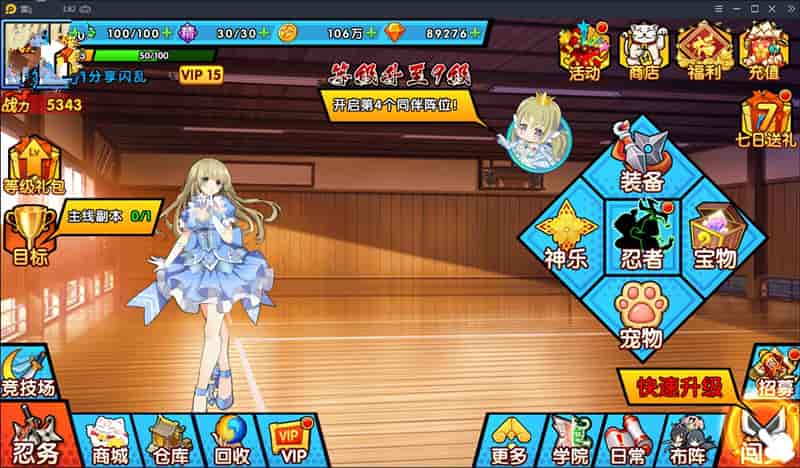Open the 活动 events menu
Viewport: 800px width, 468px height.
584,52
